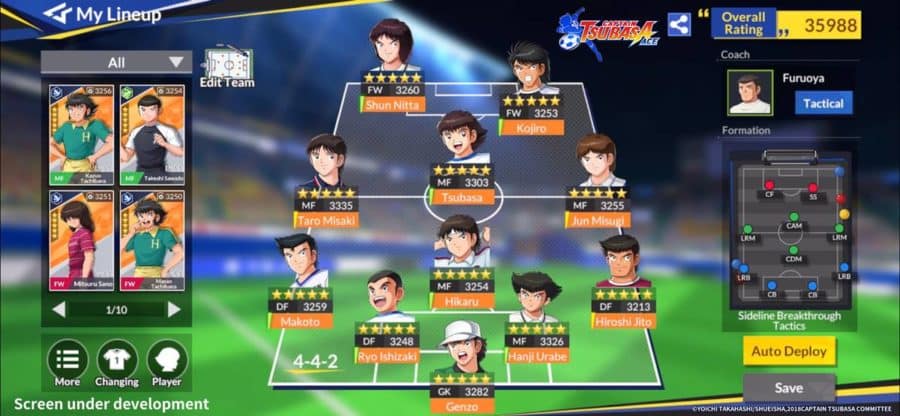Select the 3250-rated FW player card

(151, 238)
